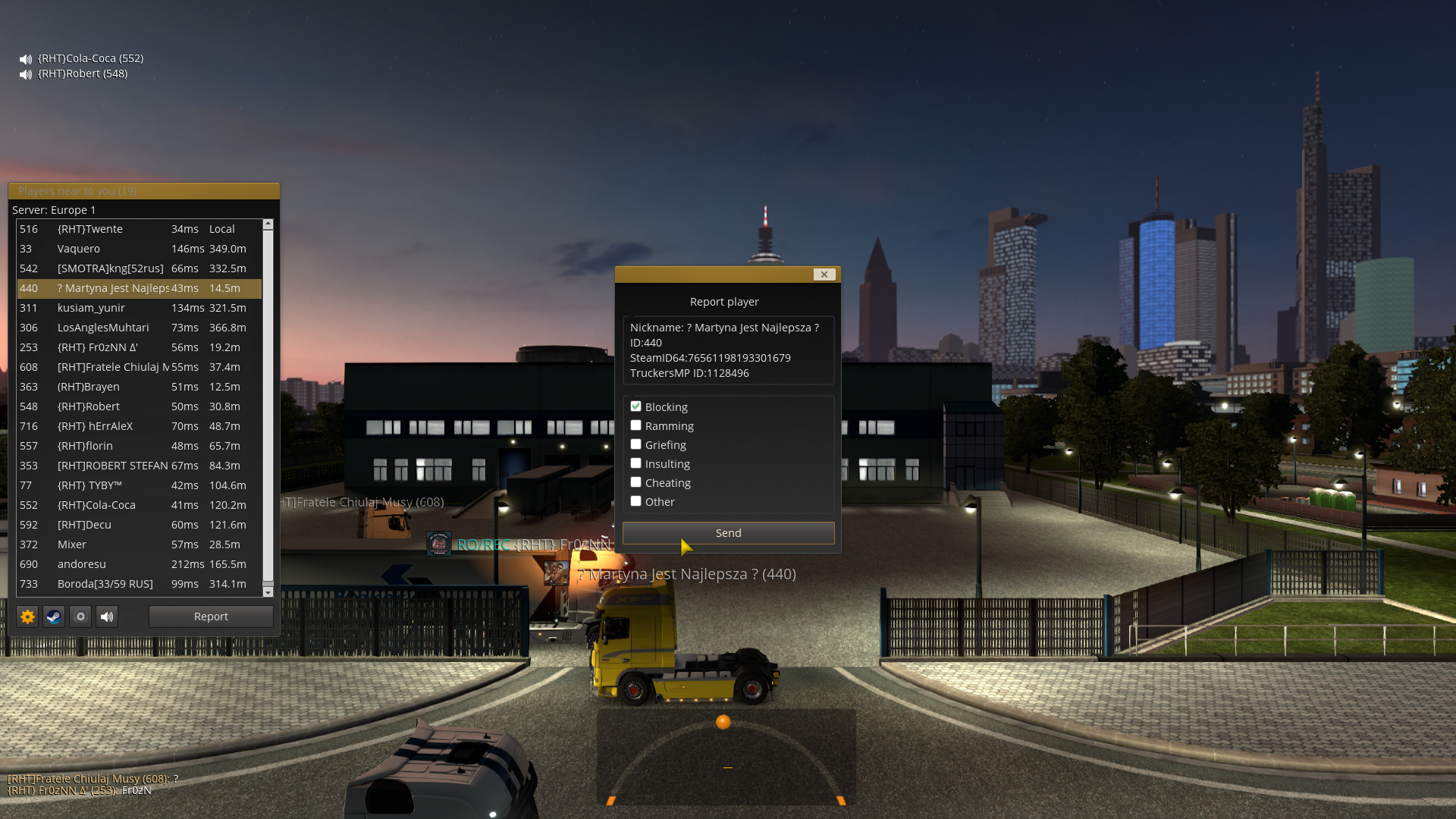Toggle the speaker voice icon in player panel

click(107, 617)
